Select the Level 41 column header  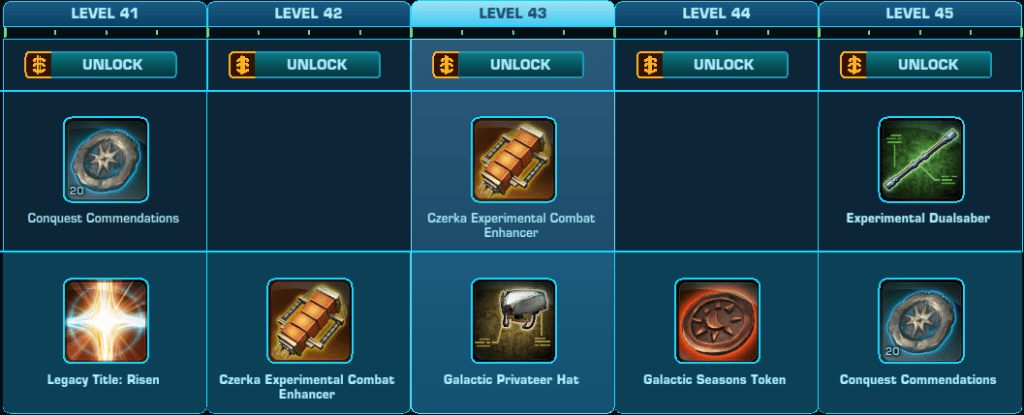[x=105, y=14]
